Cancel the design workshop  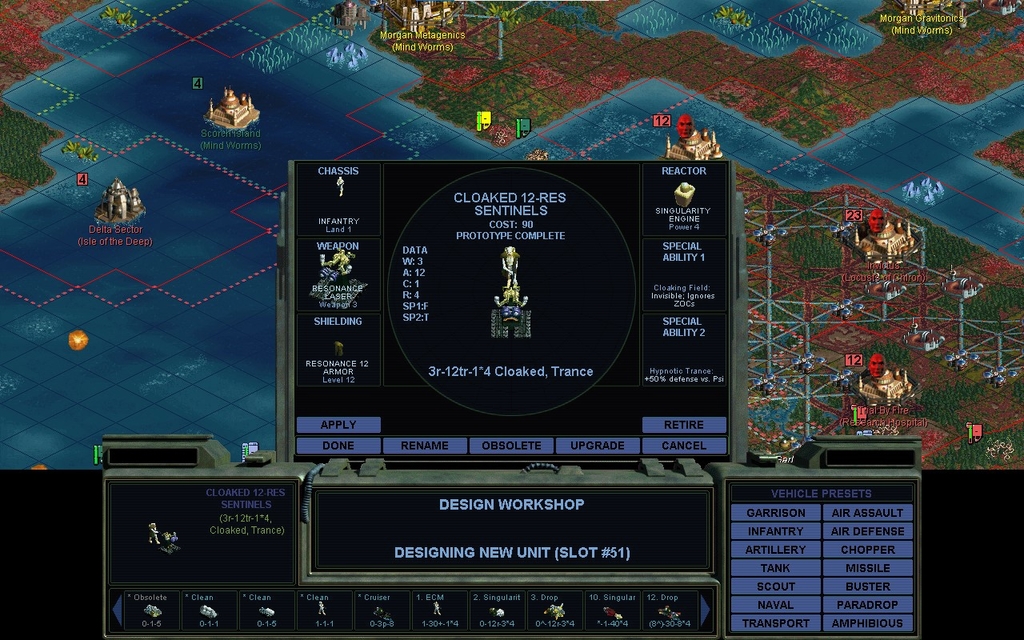(x=684, y=446)
